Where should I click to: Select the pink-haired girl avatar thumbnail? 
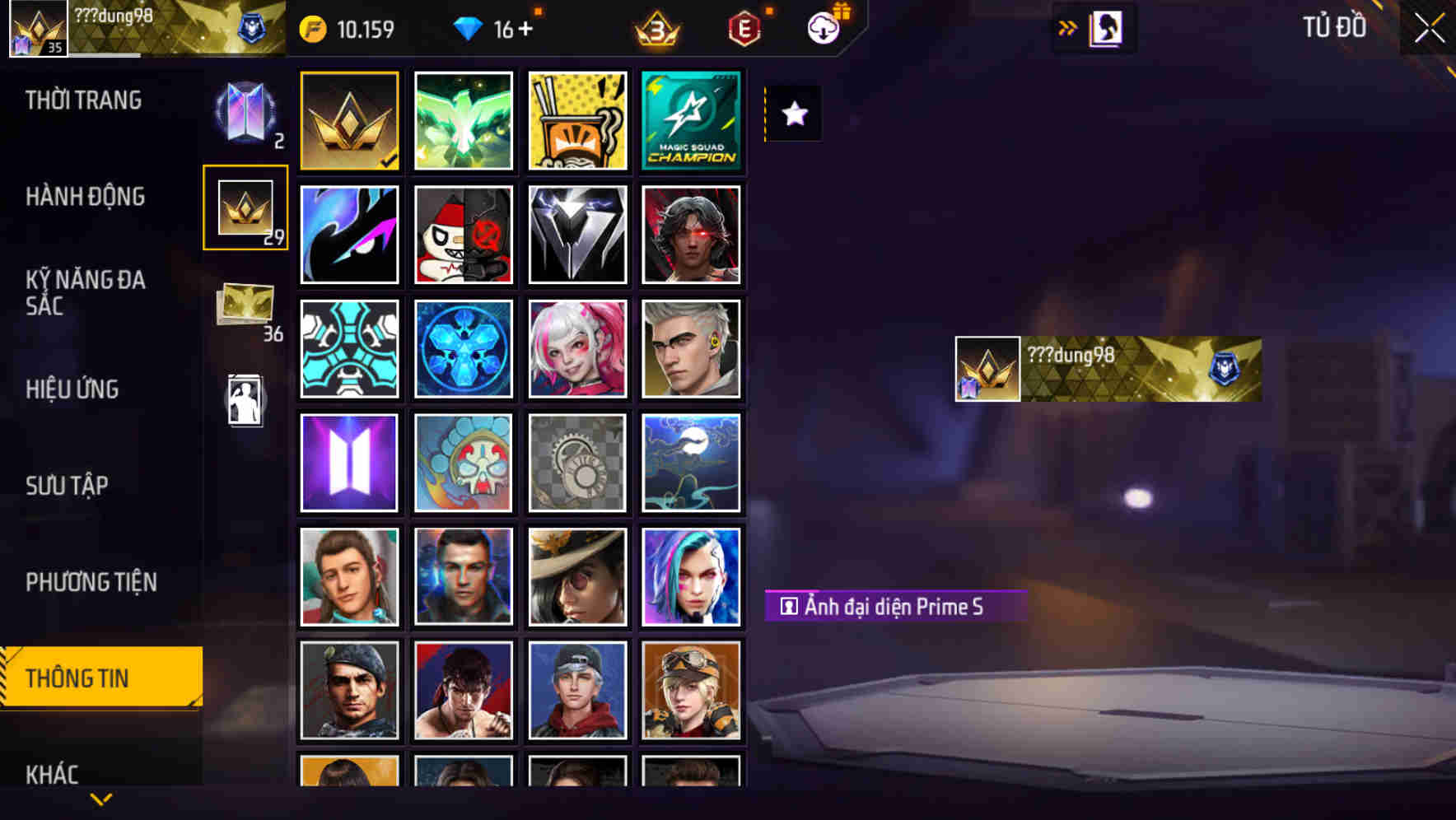click(577, 348)
